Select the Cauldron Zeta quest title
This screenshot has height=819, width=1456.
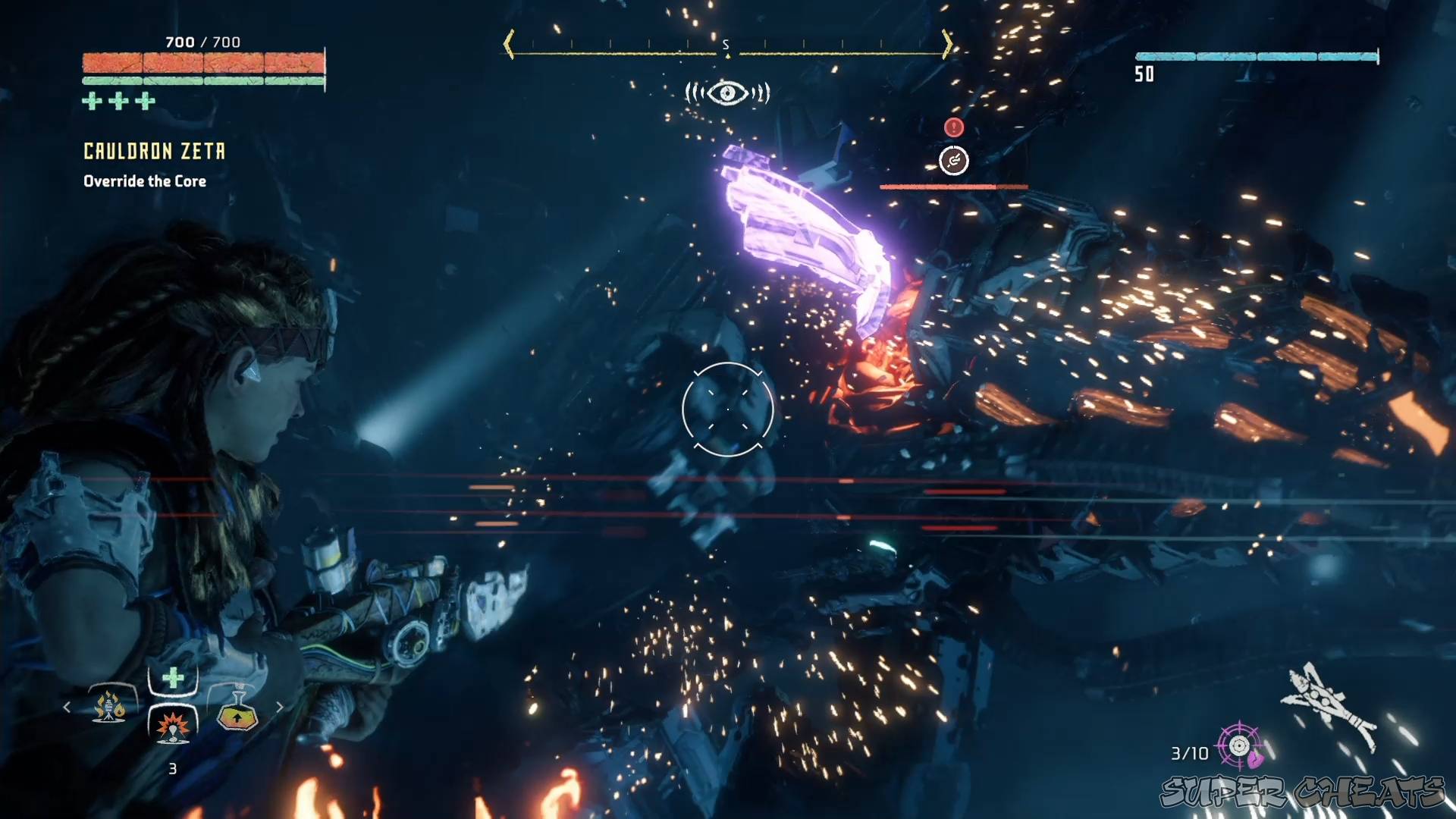(154, 151)
